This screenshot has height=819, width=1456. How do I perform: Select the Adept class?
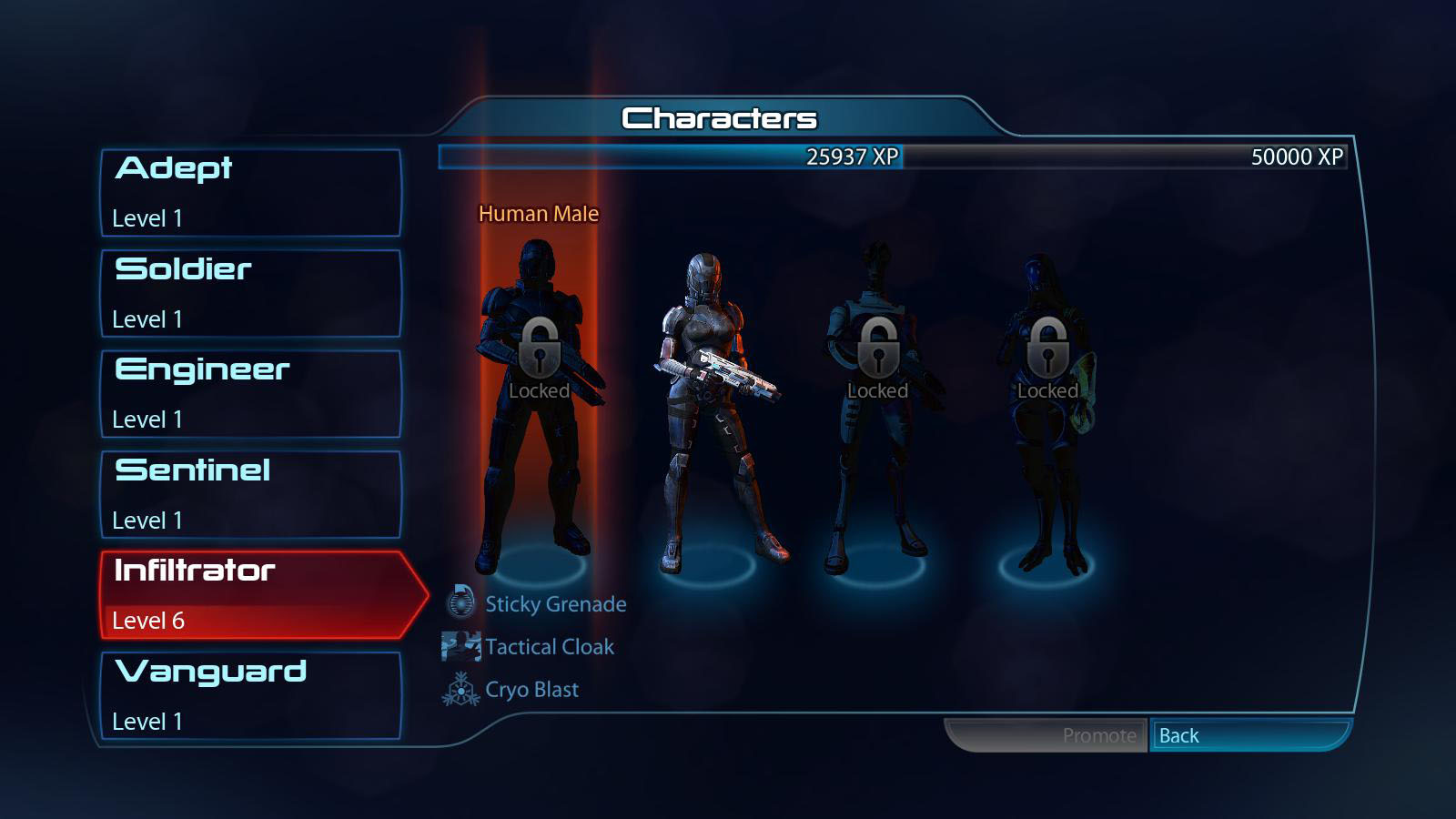pyautogui.click(x=250, y=193)
